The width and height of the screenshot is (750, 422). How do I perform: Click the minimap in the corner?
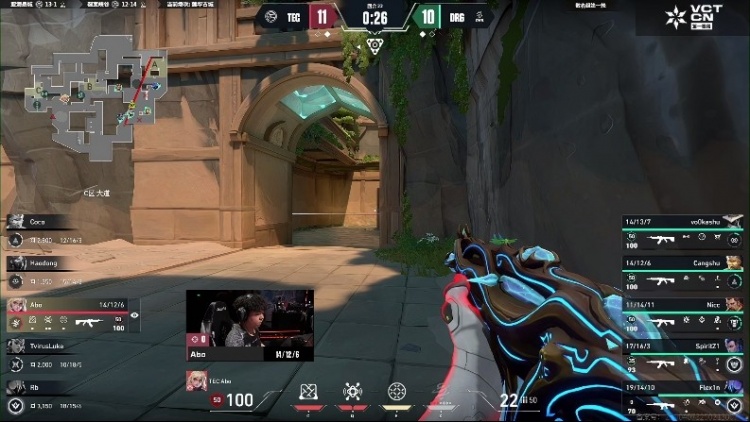[95, 95]
